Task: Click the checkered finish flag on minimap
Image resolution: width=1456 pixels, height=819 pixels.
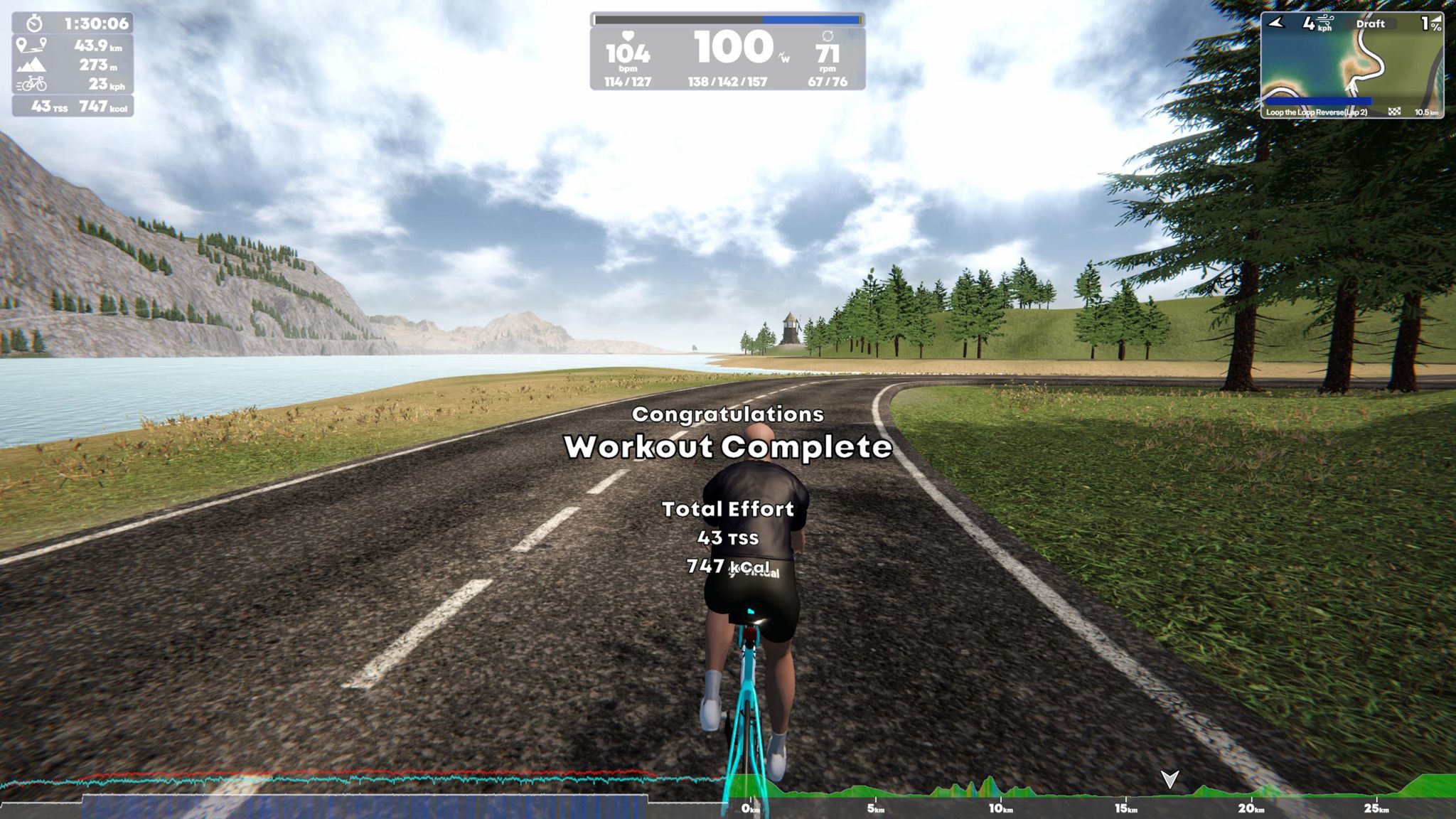Action: pos(1395,110)
